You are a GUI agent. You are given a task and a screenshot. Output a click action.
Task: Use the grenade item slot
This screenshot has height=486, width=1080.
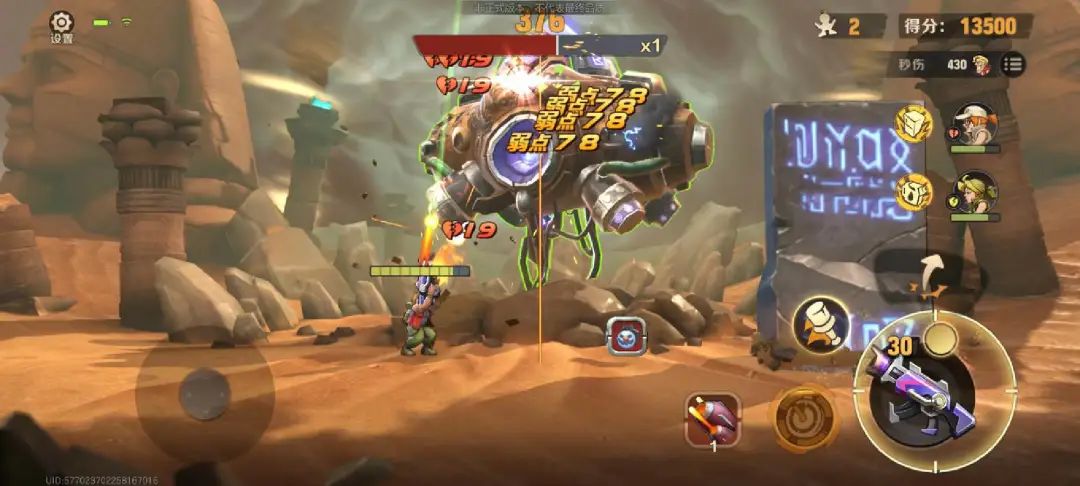pyautogui.click(x=713, y=419)
